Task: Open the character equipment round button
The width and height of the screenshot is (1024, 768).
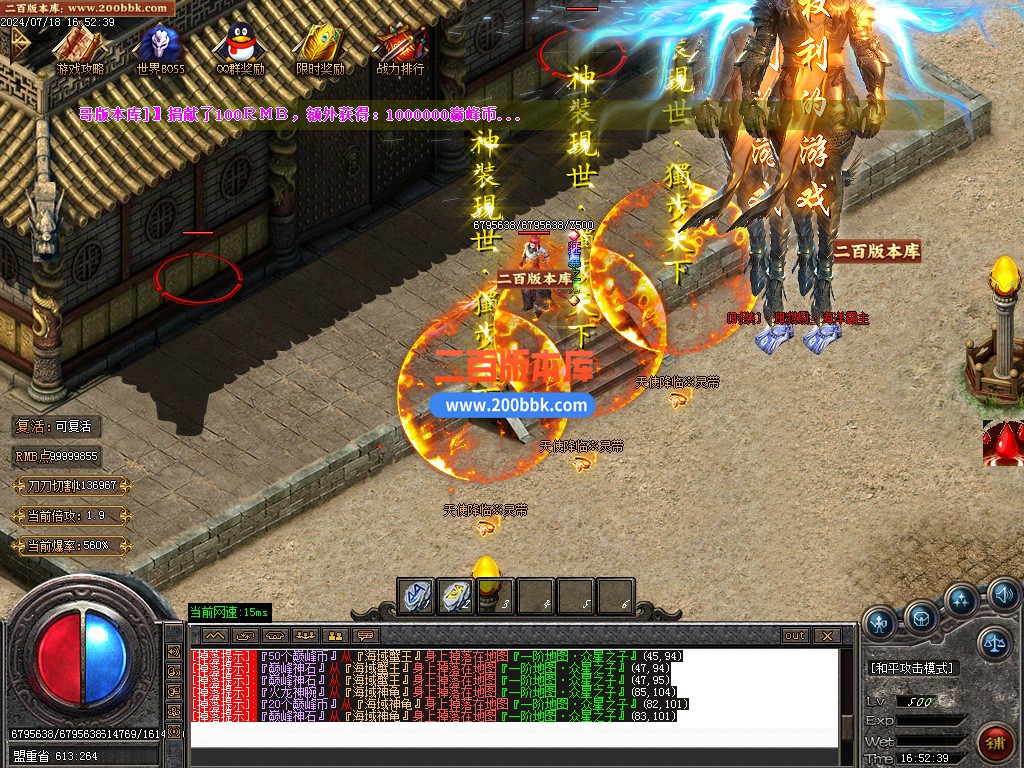Action: pyautogui.click(x=880, y=624)
